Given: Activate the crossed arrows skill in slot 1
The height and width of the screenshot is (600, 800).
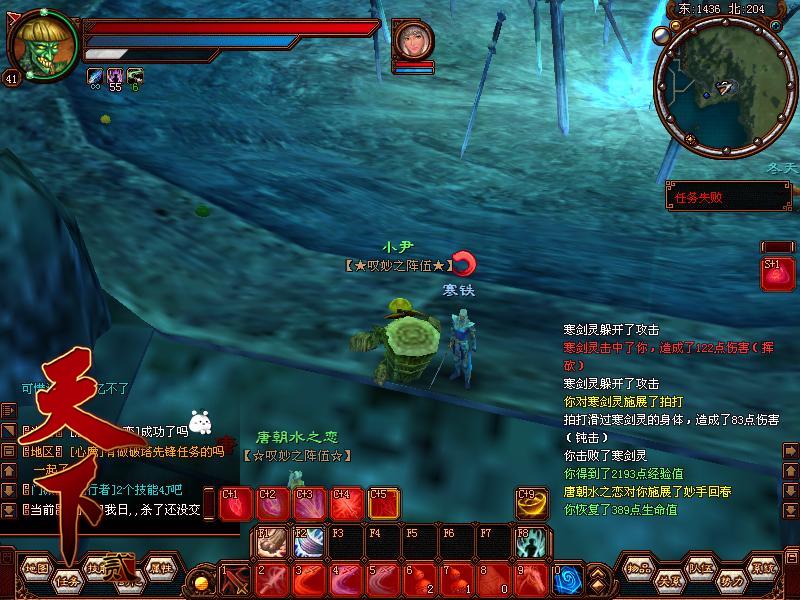Looking at the screenshot, I should tap(236, 579).
